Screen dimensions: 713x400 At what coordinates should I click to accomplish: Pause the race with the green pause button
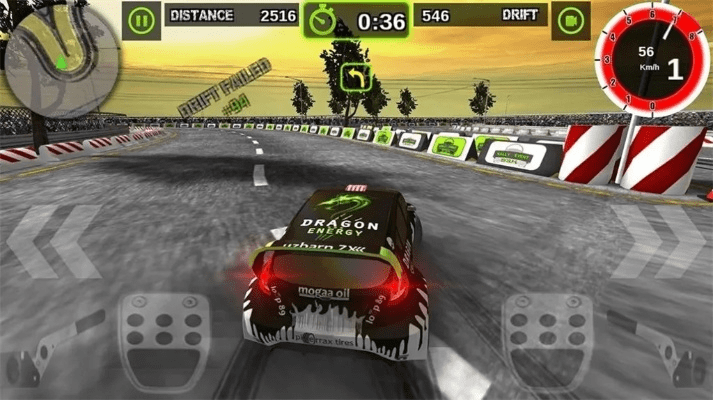[x=144, y=18]
